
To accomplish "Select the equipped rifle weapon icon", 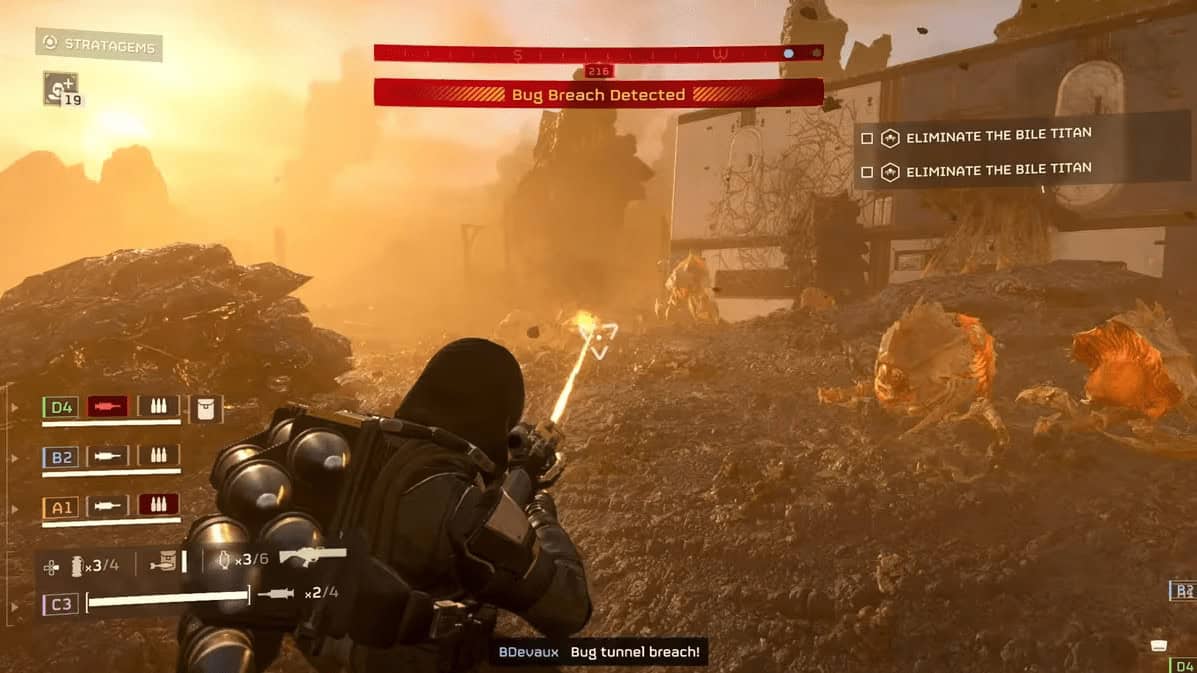I will pyautogui.click(x=312, y=556).
